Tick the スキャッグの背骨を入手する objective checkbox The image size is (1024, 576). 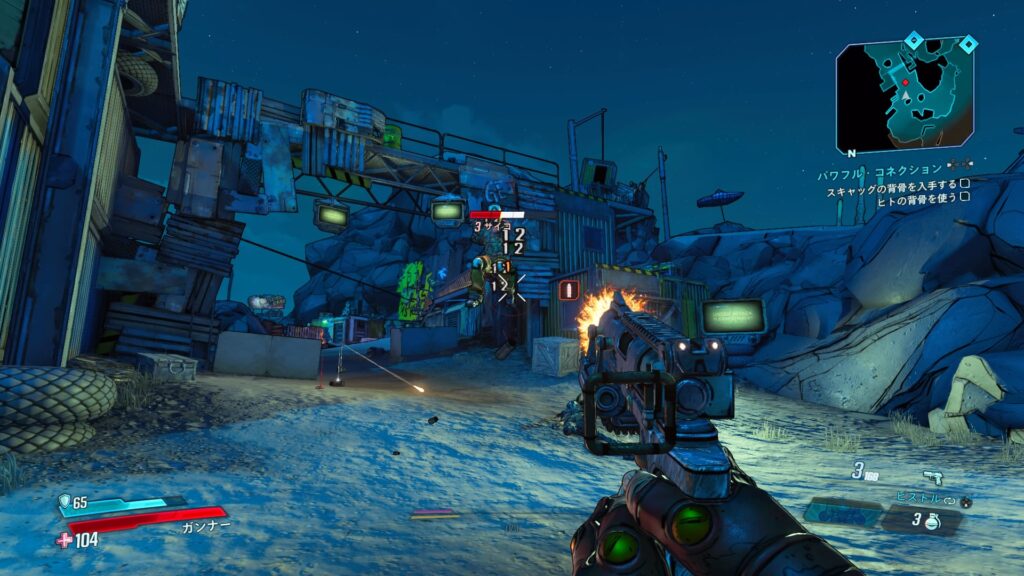pos(965,184)
